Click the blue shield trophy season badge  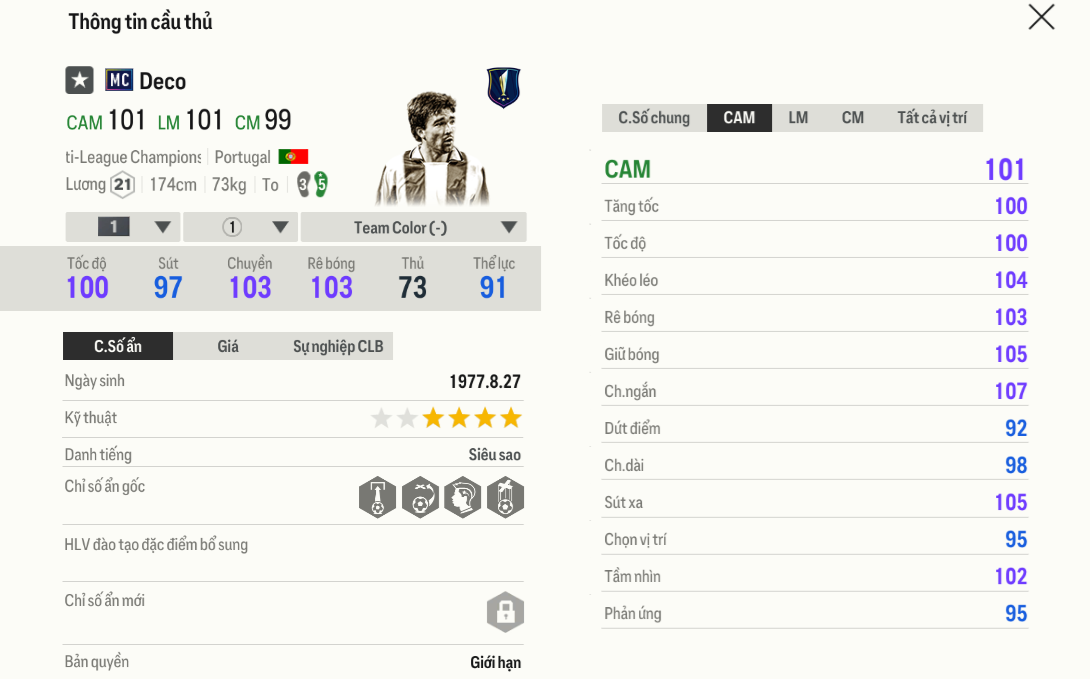503,88
